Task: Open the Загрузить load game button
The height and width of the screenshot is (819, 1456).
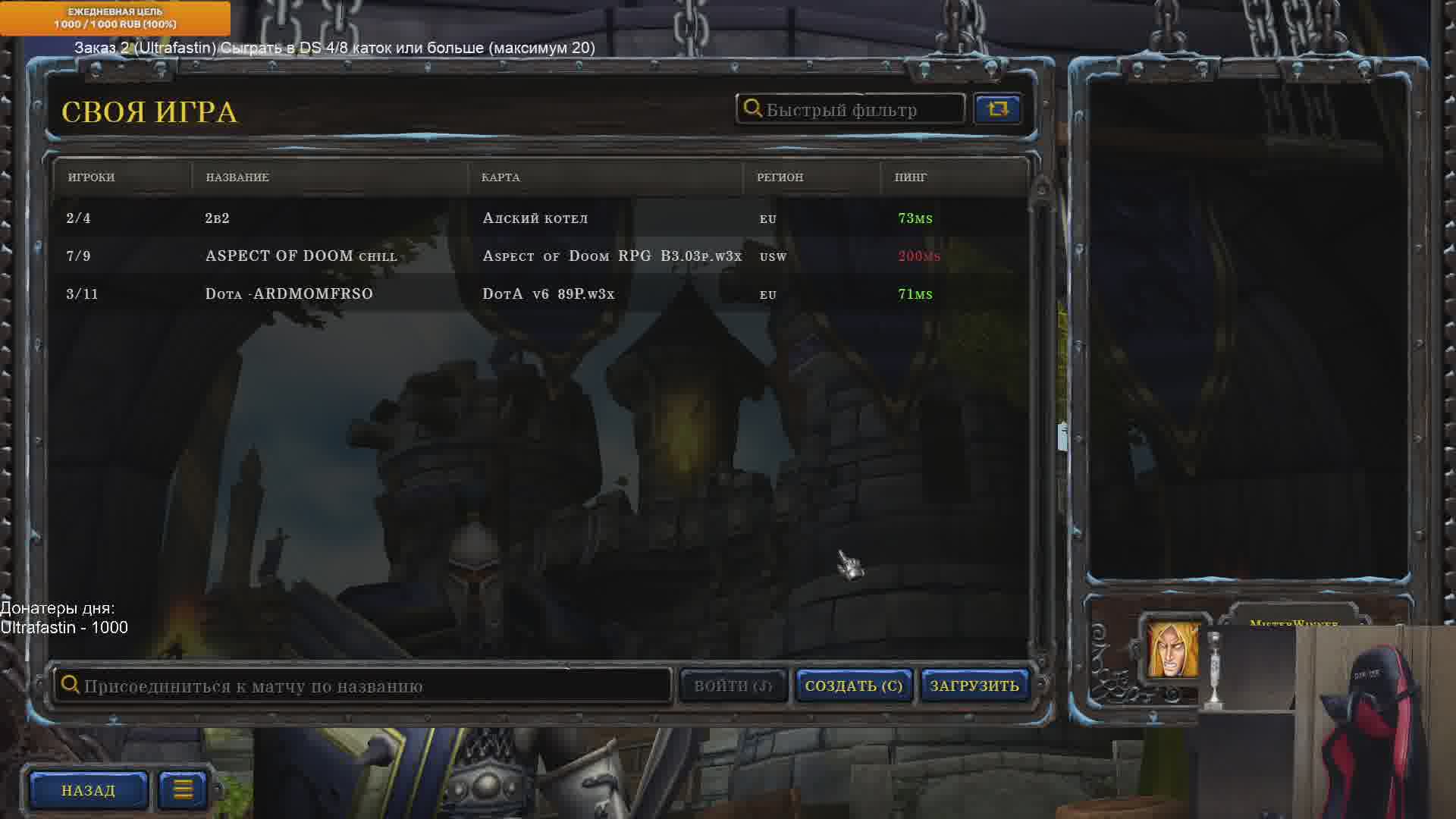Action: click(x=974, y=686)
